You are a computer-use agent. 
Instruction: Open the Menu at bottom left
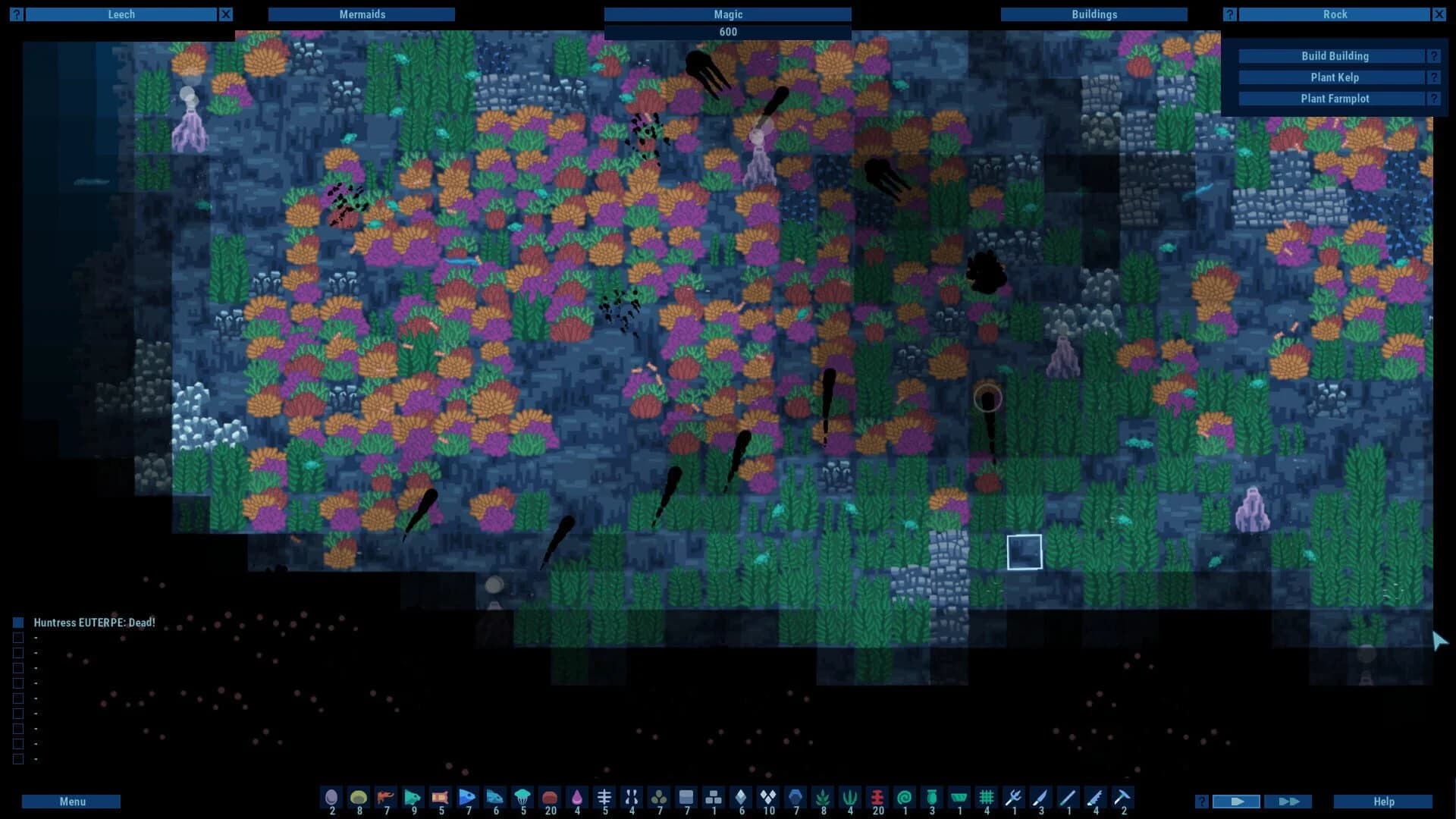click(73, 801)
